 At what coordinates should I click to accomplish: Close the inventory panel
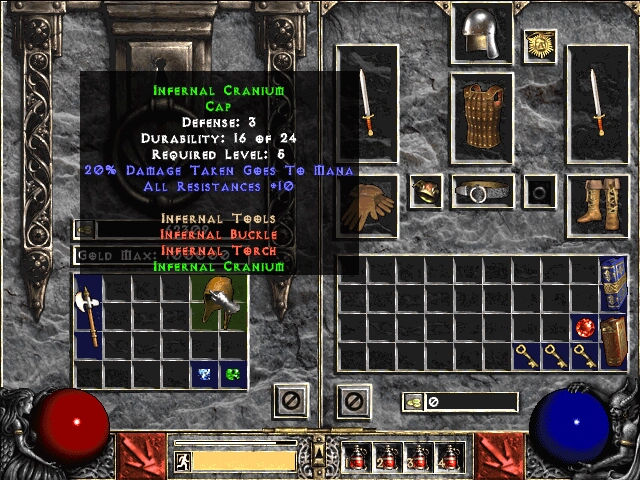pyautogui.click(x=352, y=402)
